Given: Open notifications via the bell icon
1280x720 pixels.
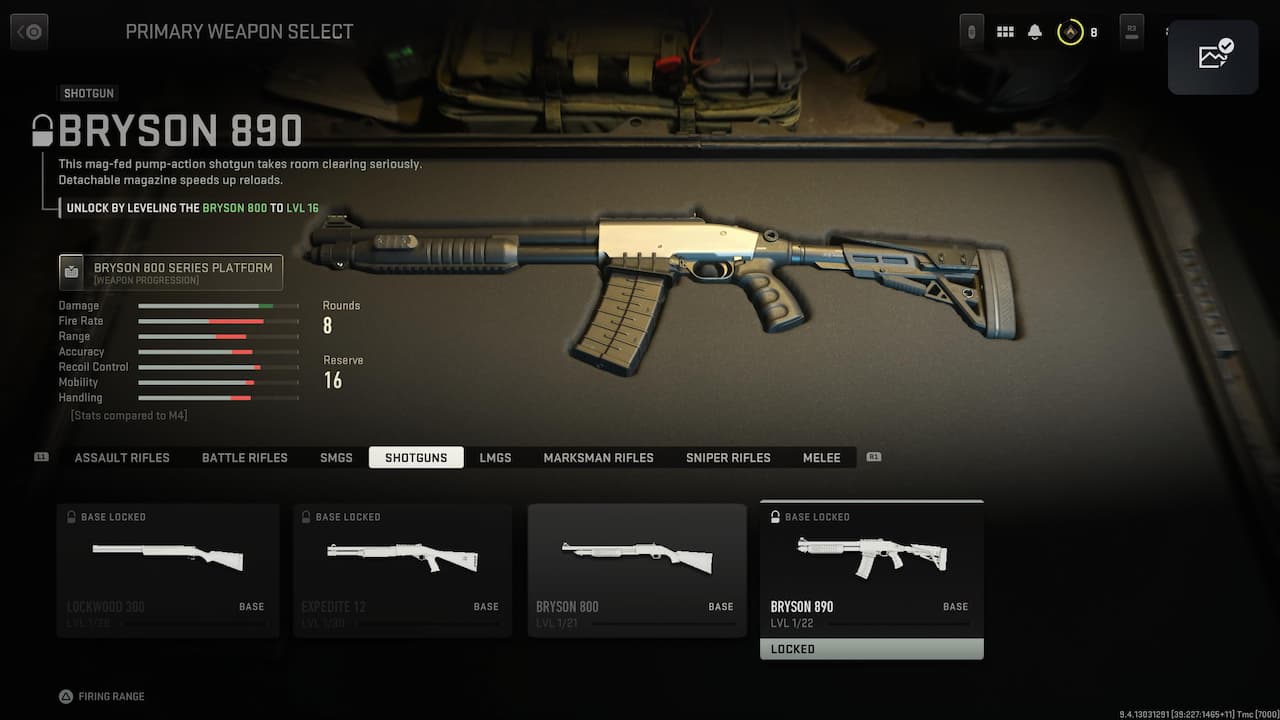Looking at the screenshot, I should (1035, 32).
